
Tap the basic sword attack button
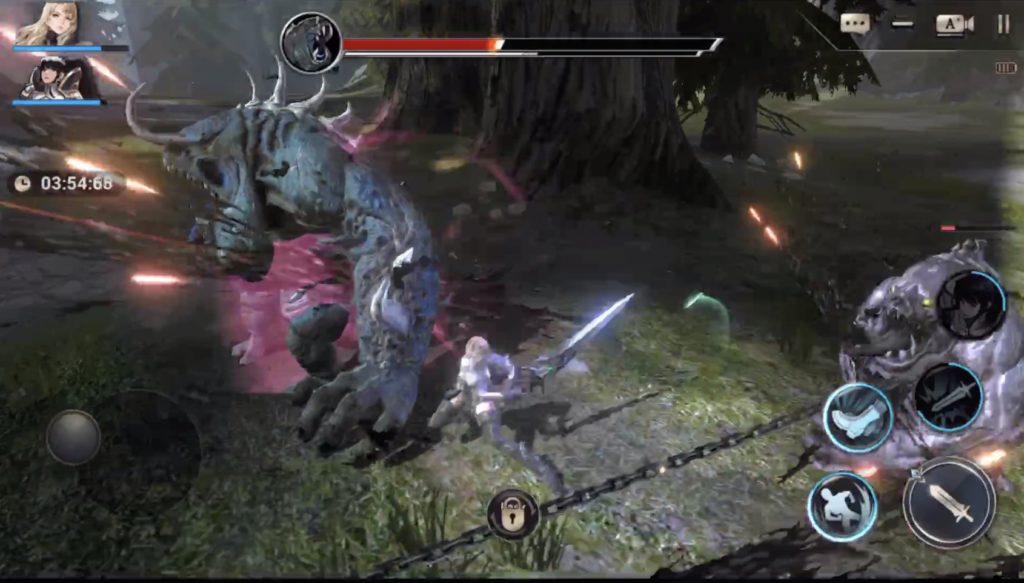[x=948, y=502]
